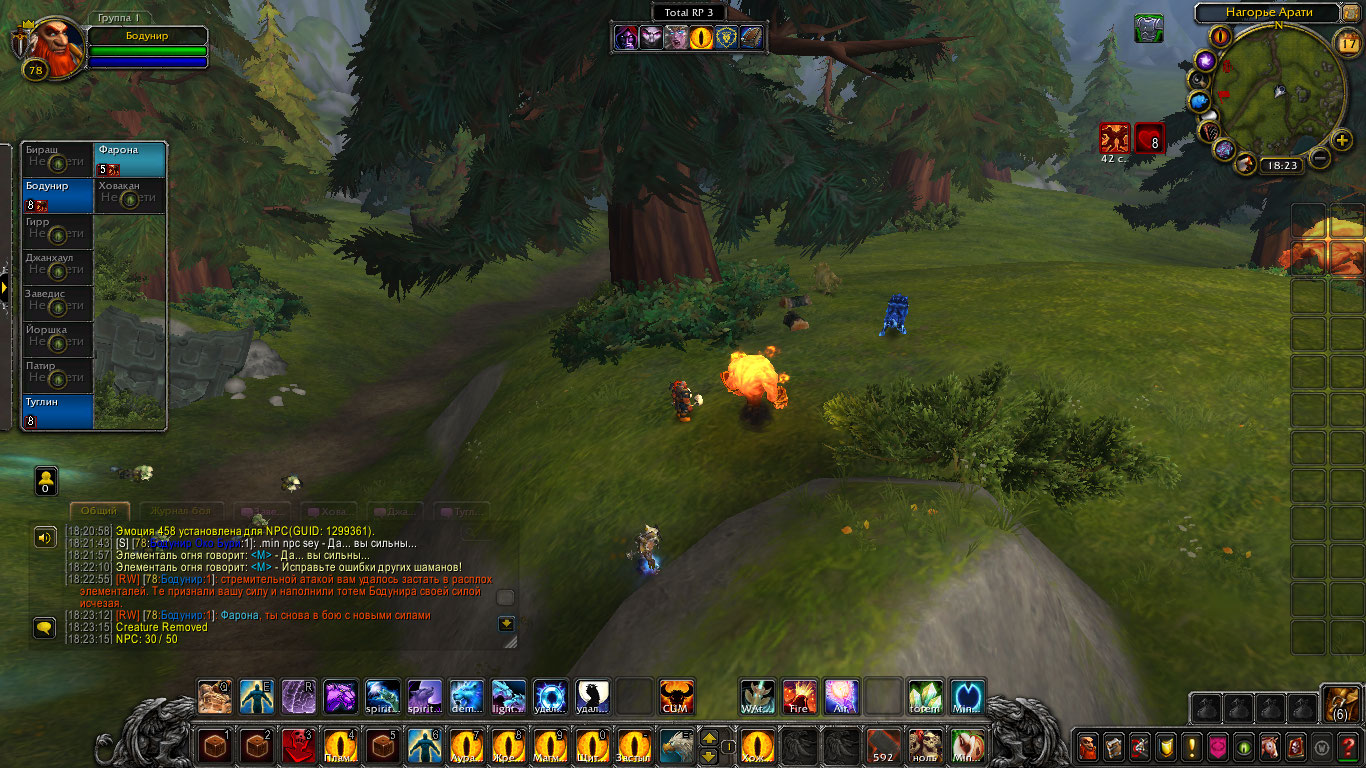Switch to the Общий chat tab
This screenshot has height=768, width=1366.
coord(99,511)
